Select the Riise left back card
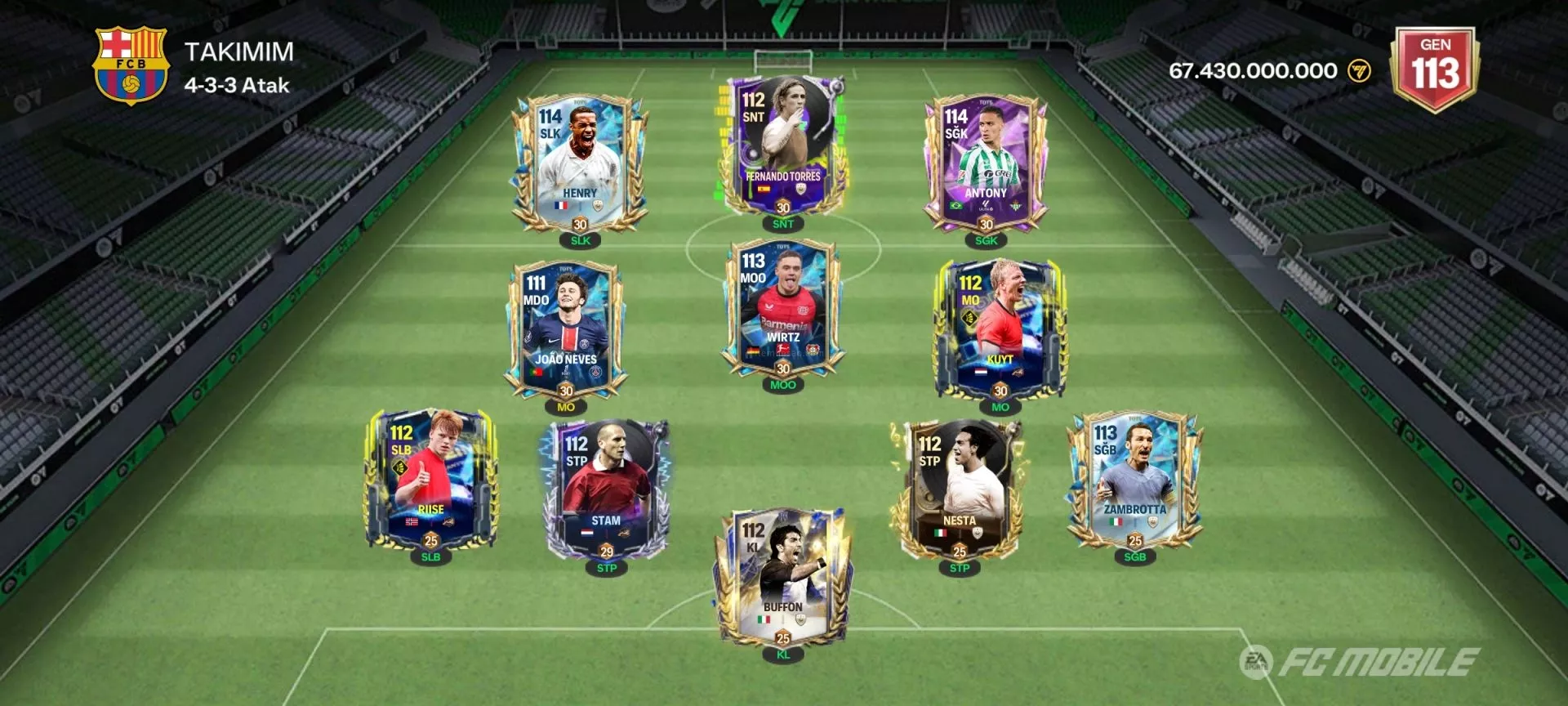Image resolution: width=1568 pixels, height=706 pixels. pyautogui.click(x=430, y=480)
